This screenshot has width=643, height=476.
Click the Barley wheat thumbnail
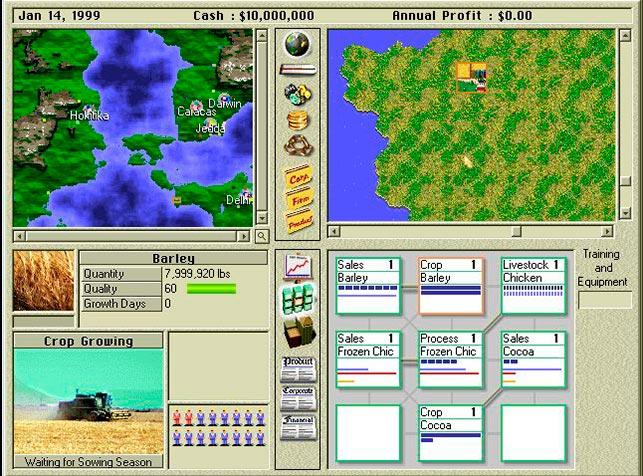pos(43,281)
